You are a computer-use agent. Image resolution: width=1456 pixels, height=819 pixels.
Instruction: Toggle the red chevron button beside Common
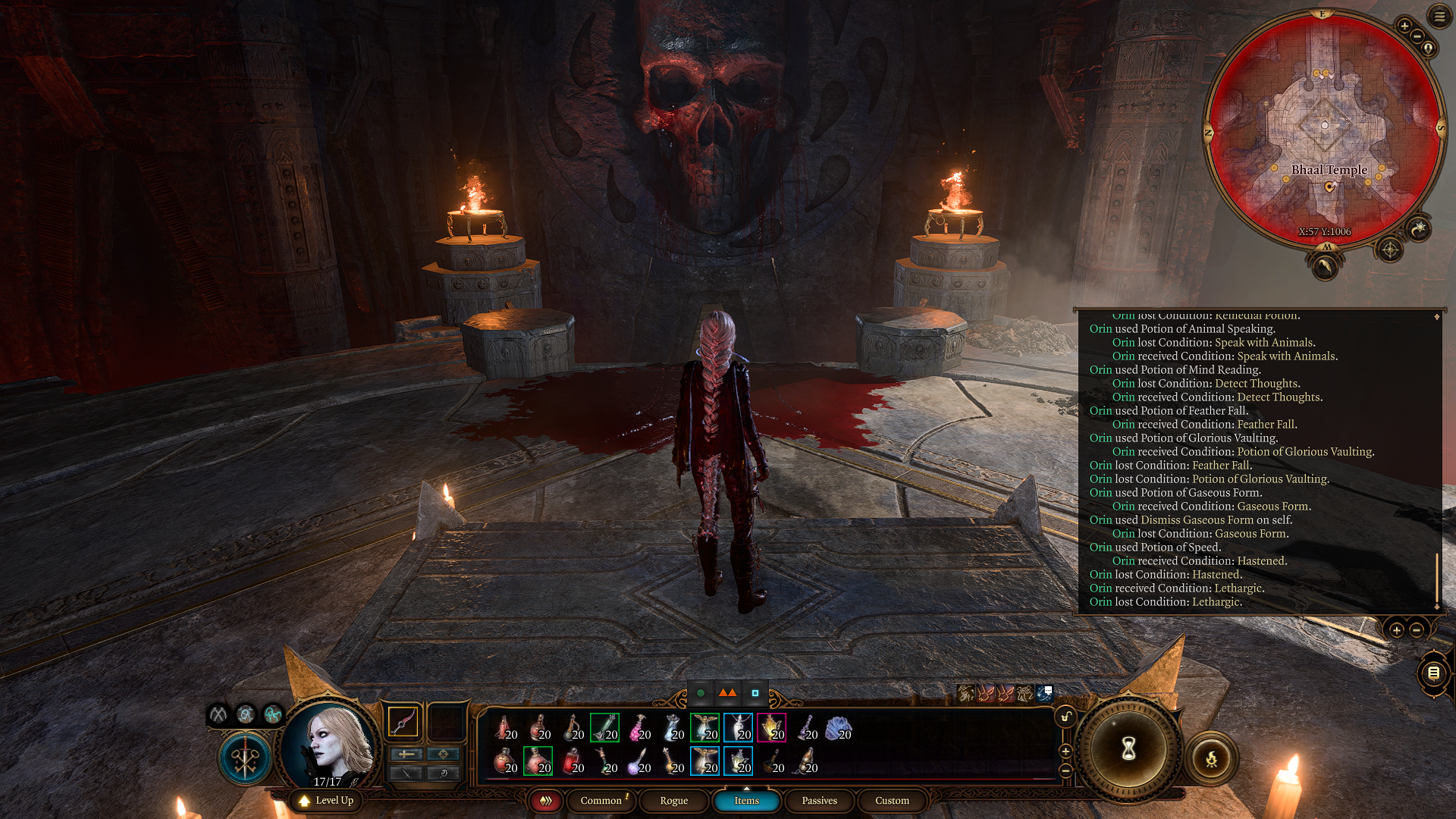[545, 801]
